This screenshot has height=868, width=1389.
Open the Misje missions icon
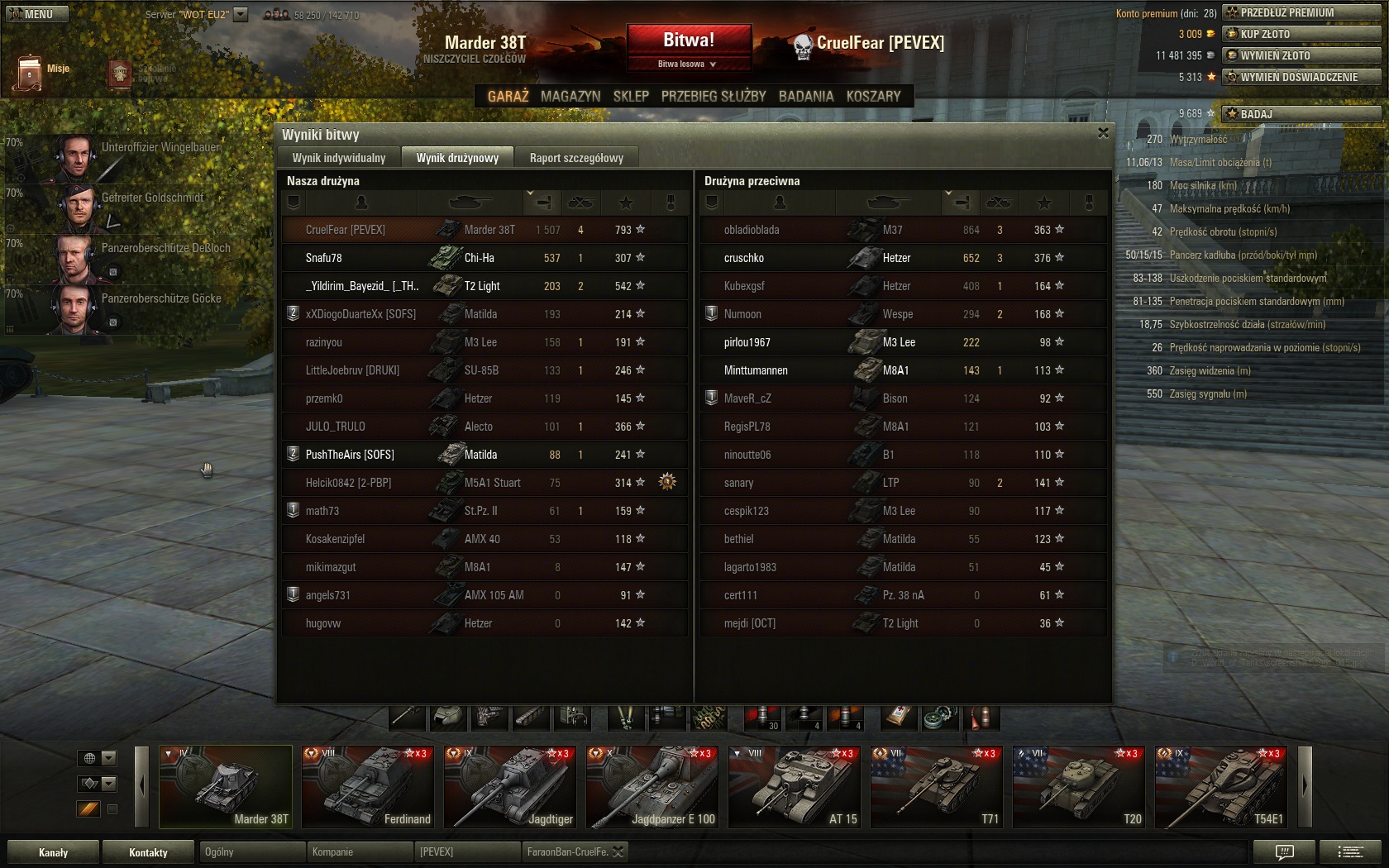click(x=30, y=73)
